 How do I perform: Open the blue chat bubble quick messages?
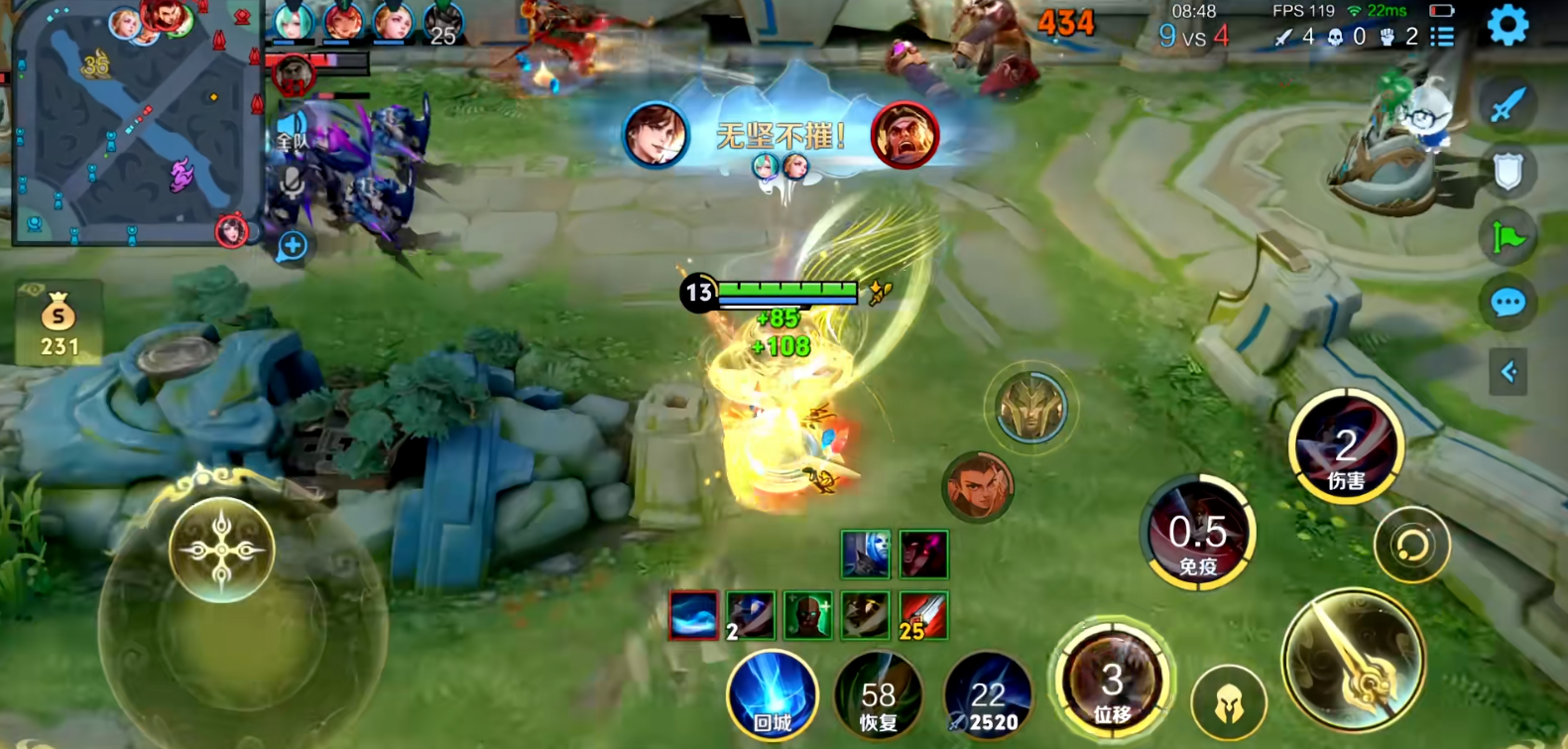coord(1508,303)
